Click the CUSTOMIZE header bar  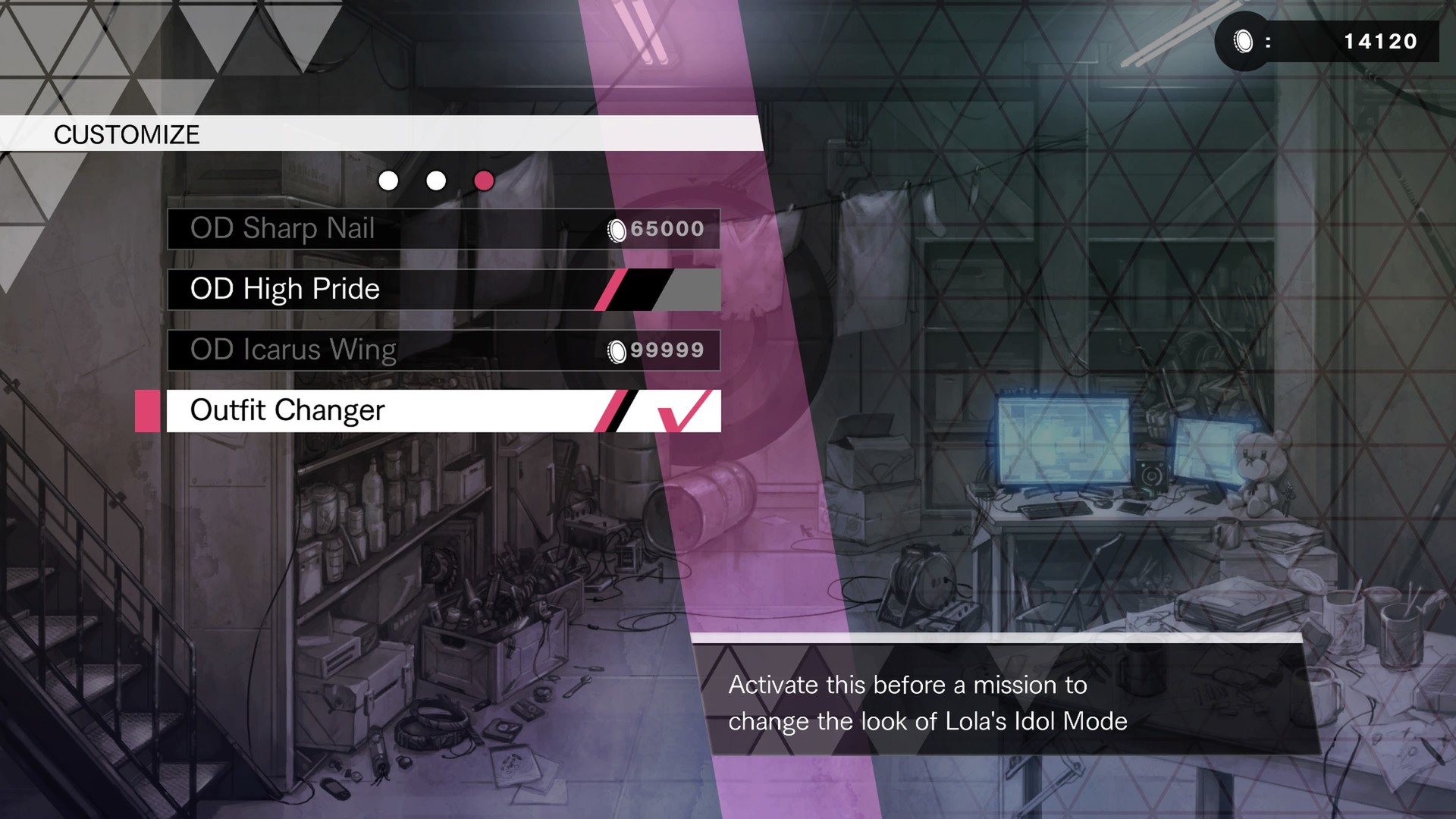[x=126, y=135]
